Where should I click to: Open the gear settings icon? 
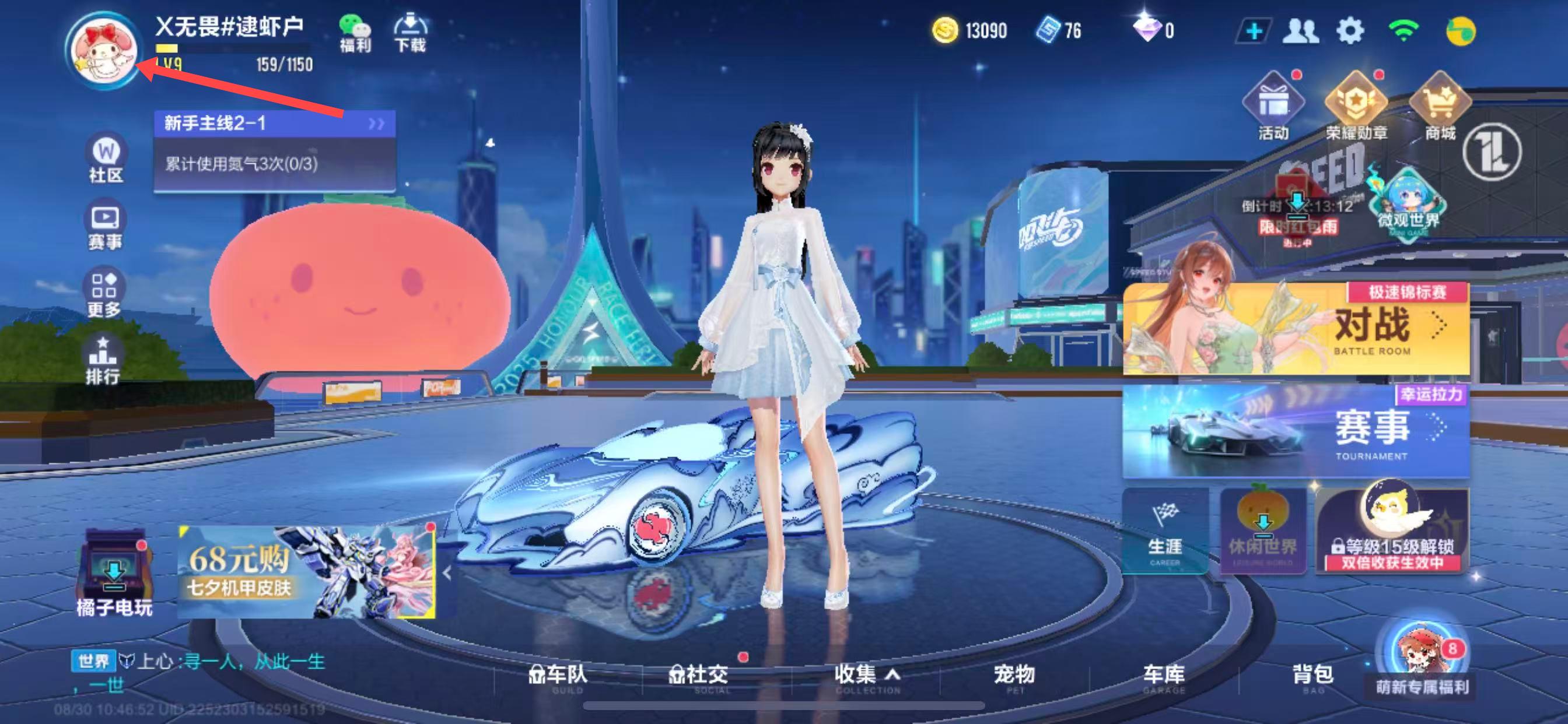1349,30
